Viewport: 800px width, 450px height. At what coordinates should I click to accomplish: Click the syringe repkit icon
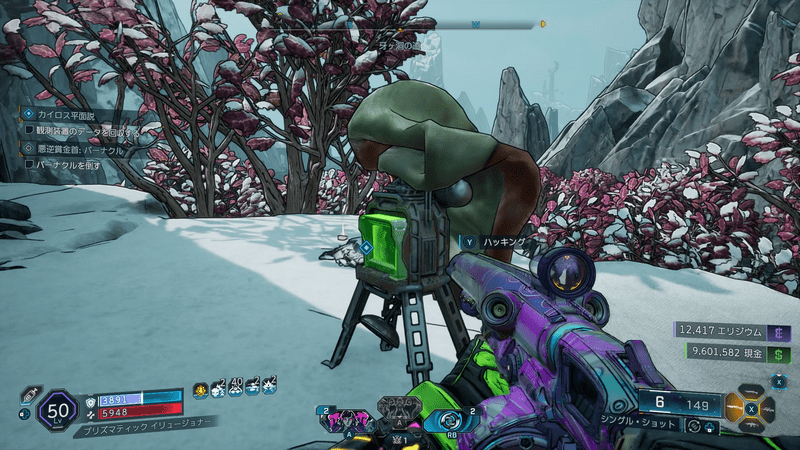(29, 392)
